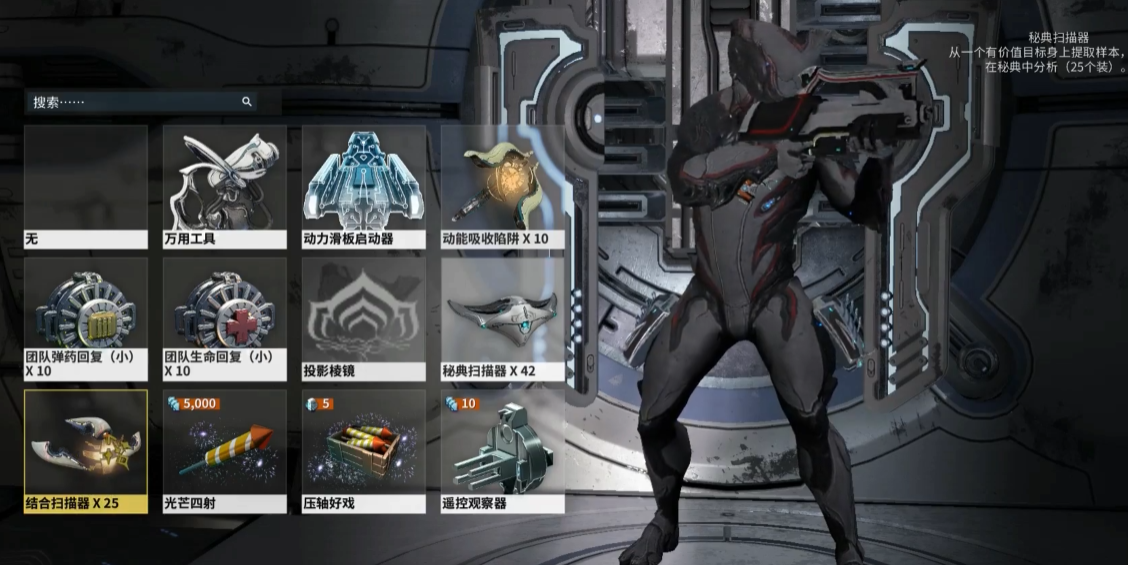Select the 投影棱镜 item tile
Image resolution: width=1128 pixels, height=565 pixels.
pyautogui.click(x=364, y=318)
